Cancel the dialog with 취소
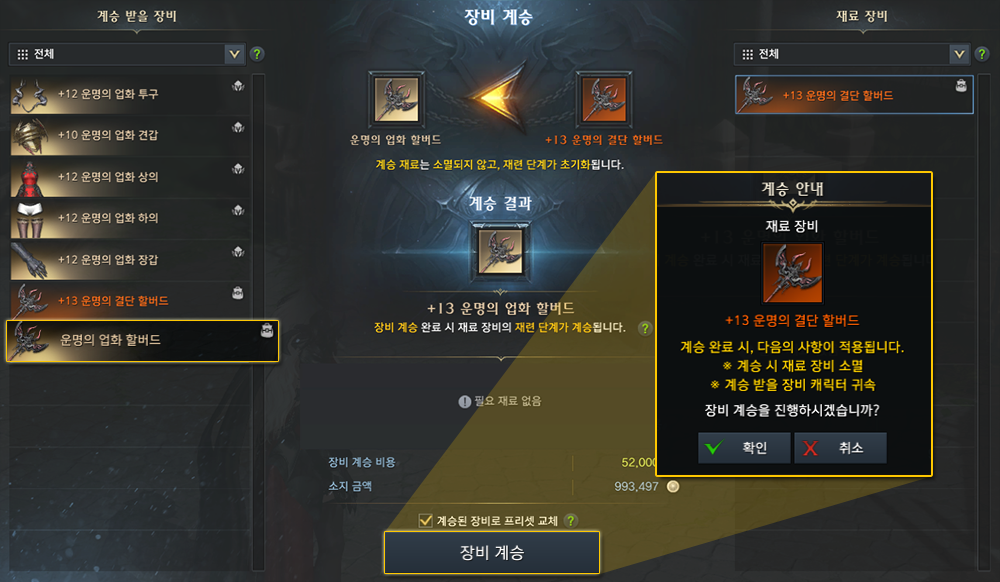This screenshot has width=1000, height=582. [840, 448]
